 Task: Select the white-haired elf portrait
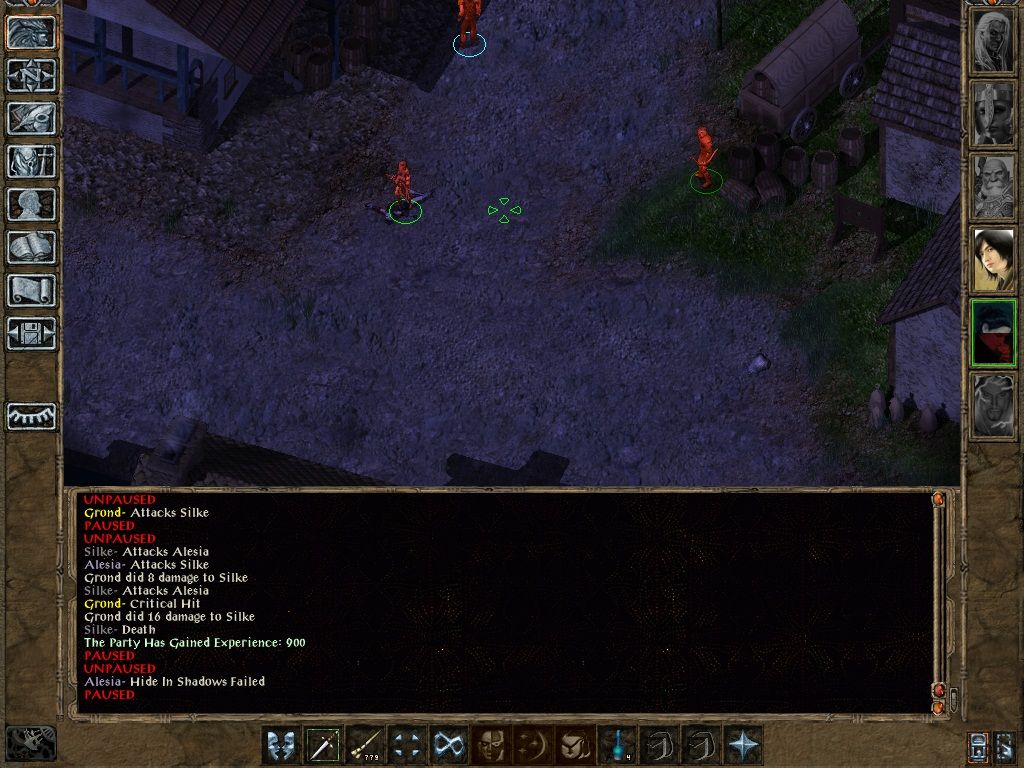[994, 41]
